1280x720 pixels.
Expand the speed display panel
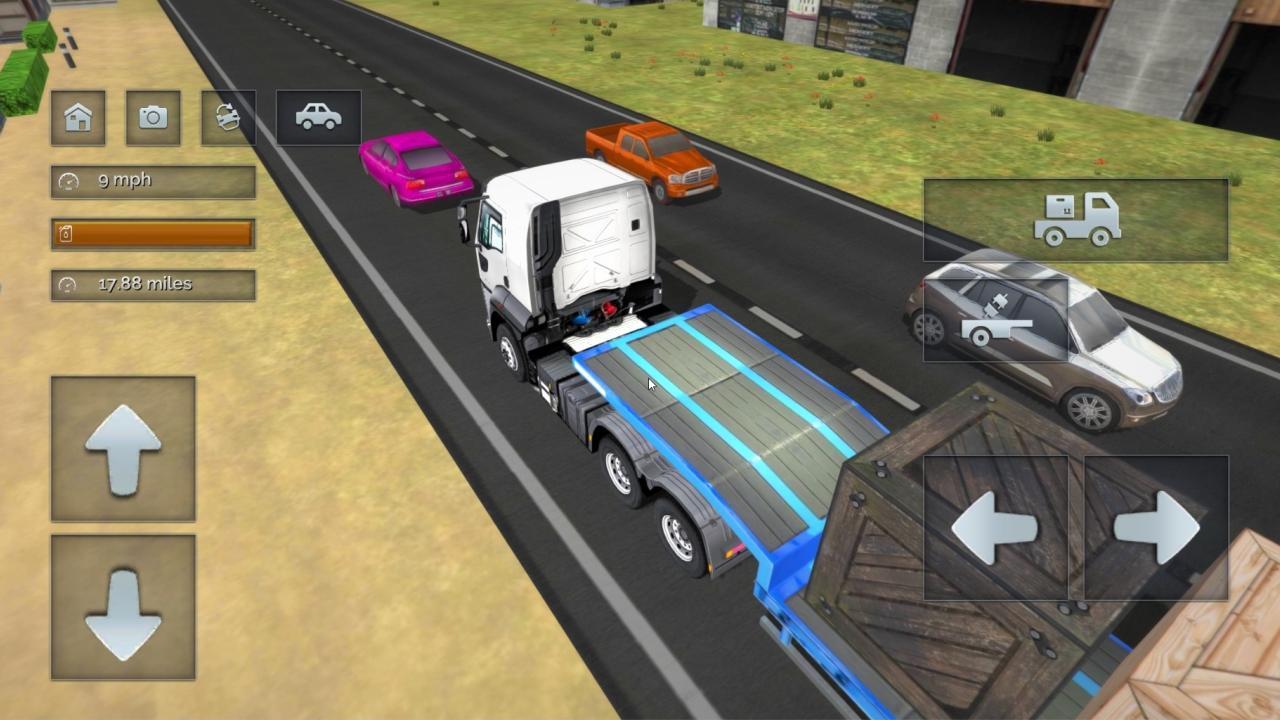[x=152, y=181]
